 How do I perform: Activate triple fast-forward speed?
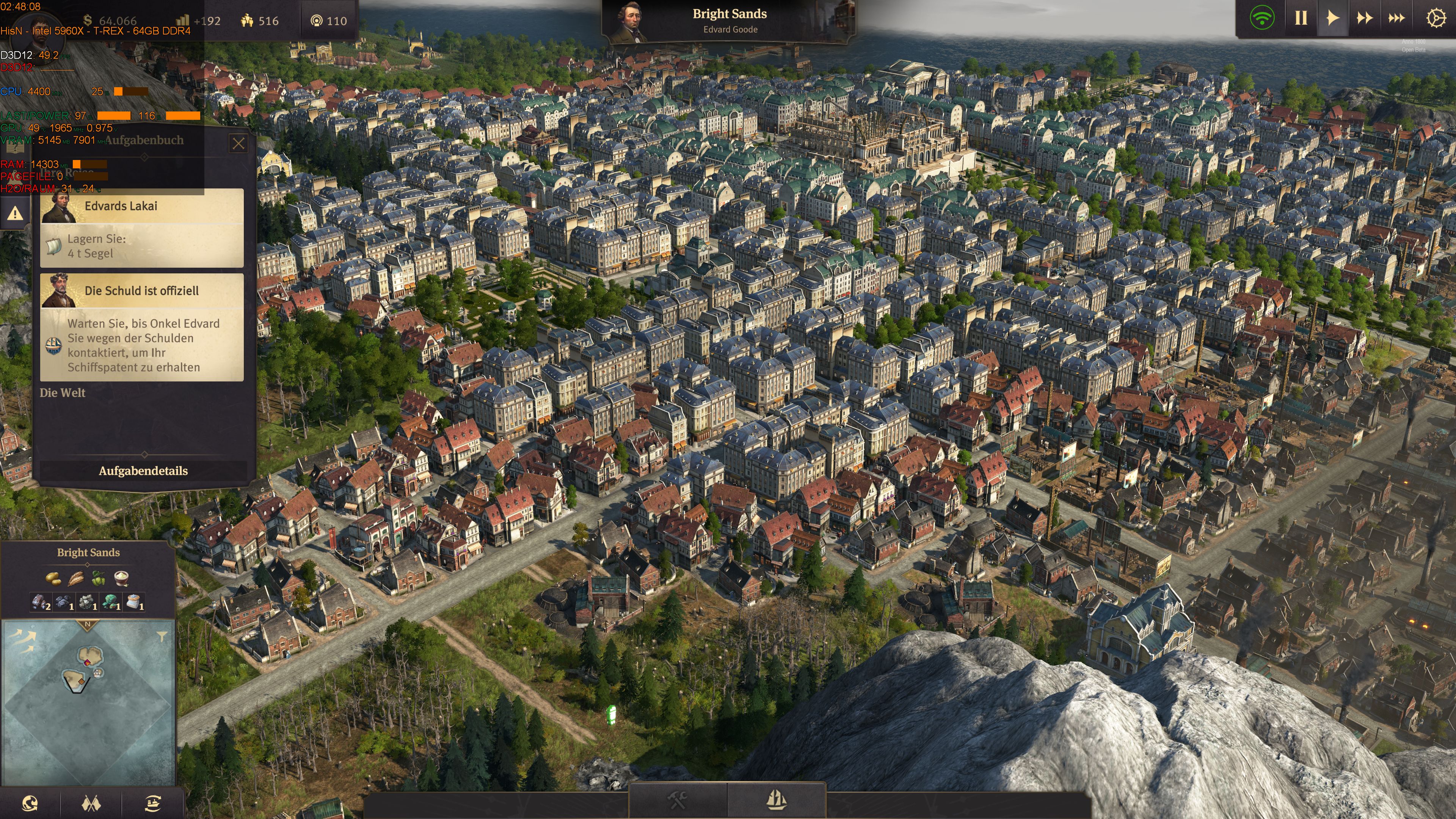pyautogui.click(x=1396, y=19)
